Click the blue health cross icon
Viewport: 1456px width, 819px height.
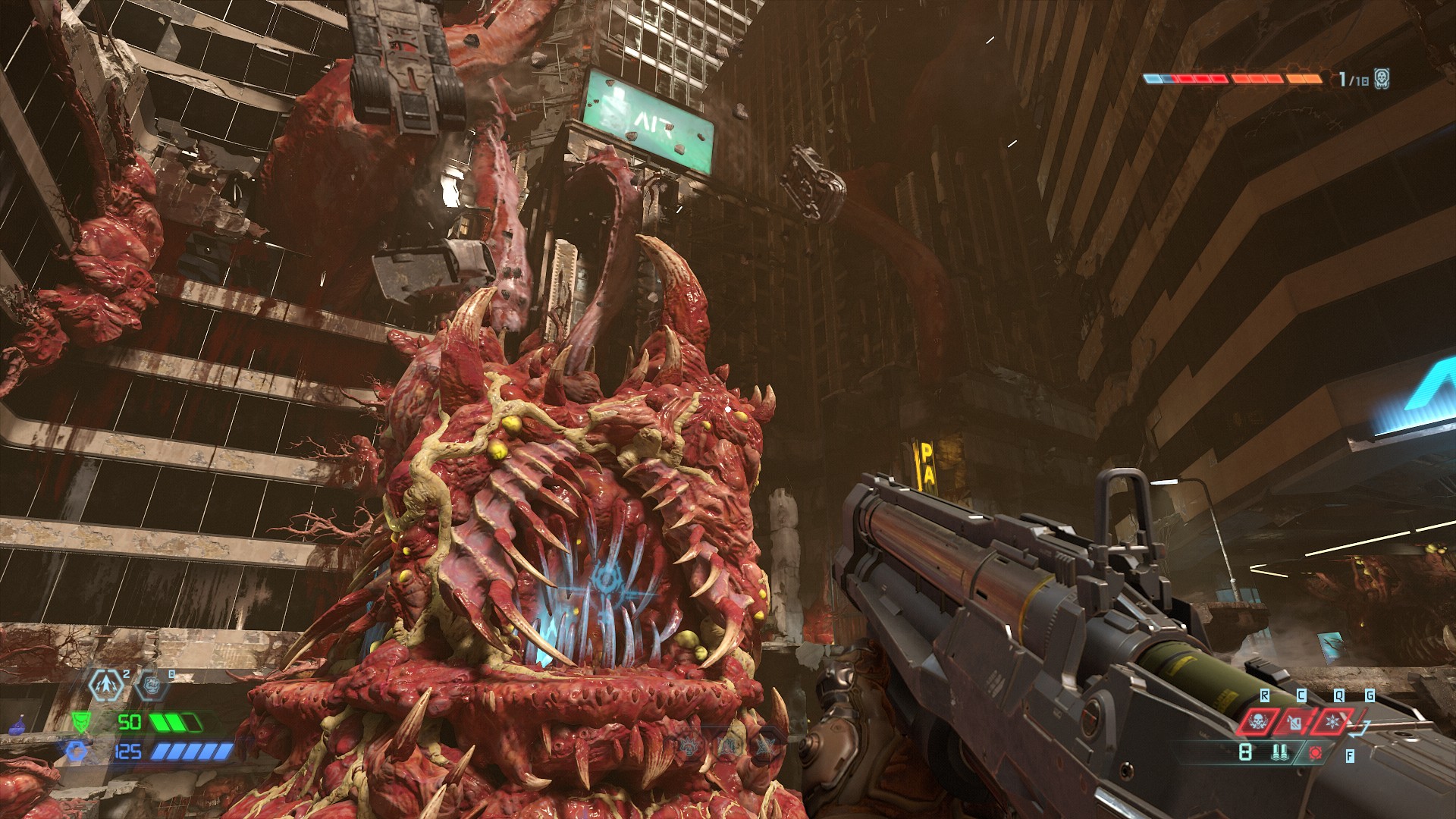point(76,752)
